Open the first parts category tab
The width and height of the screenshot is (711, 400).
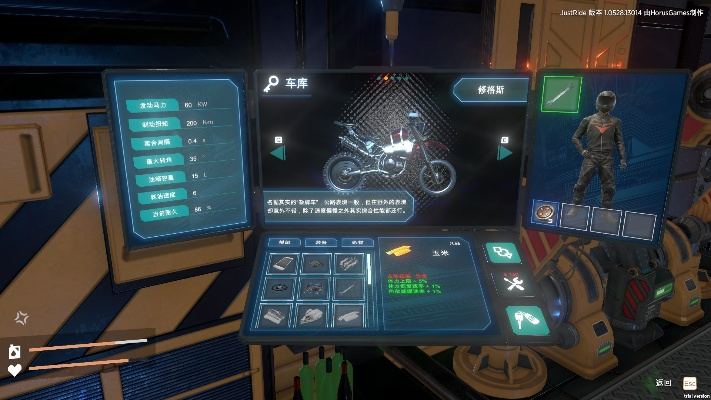[x=283, y=243]
